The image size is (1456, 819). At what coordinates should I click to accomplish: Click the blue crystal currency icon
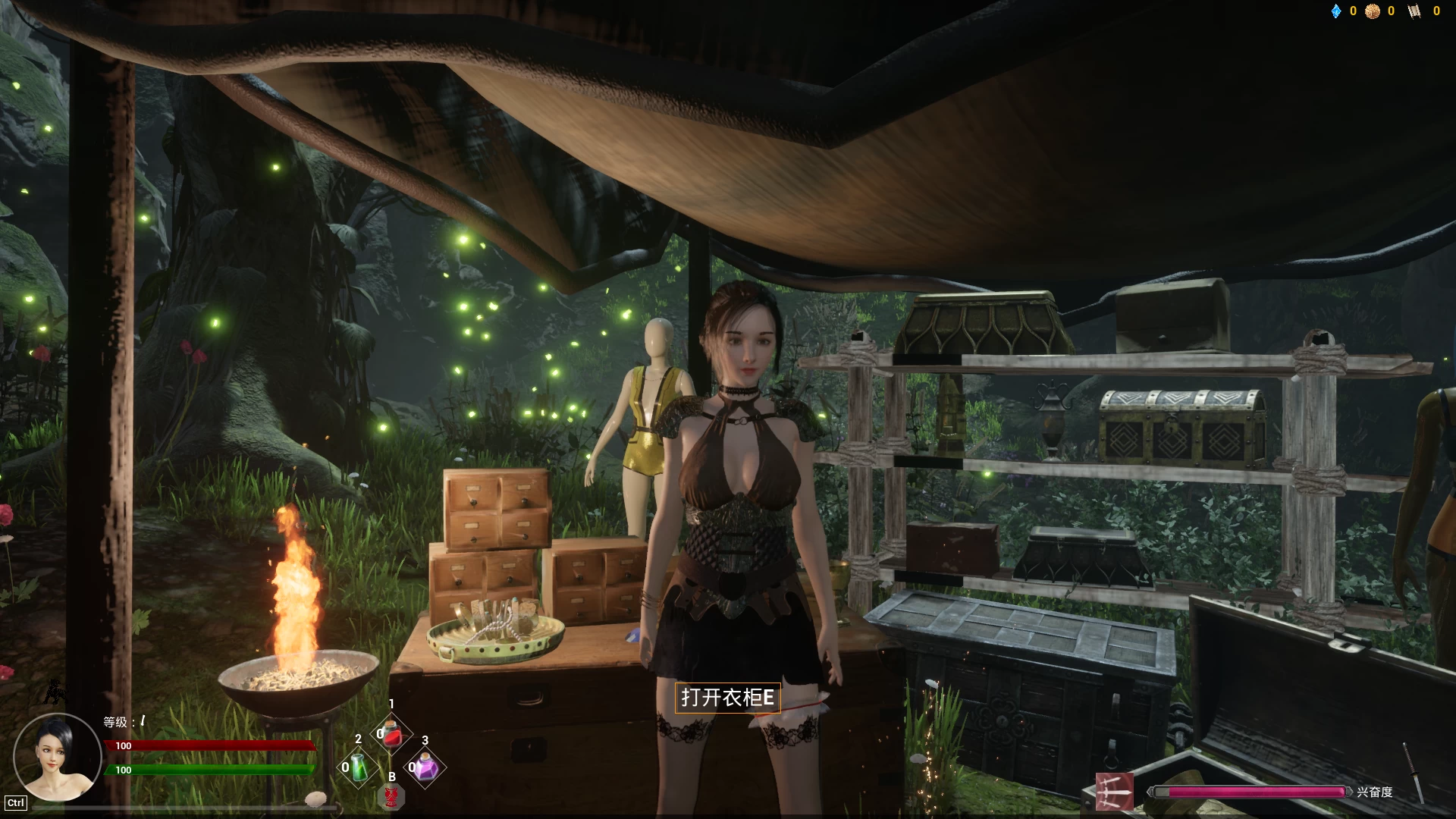point(1336,11)
